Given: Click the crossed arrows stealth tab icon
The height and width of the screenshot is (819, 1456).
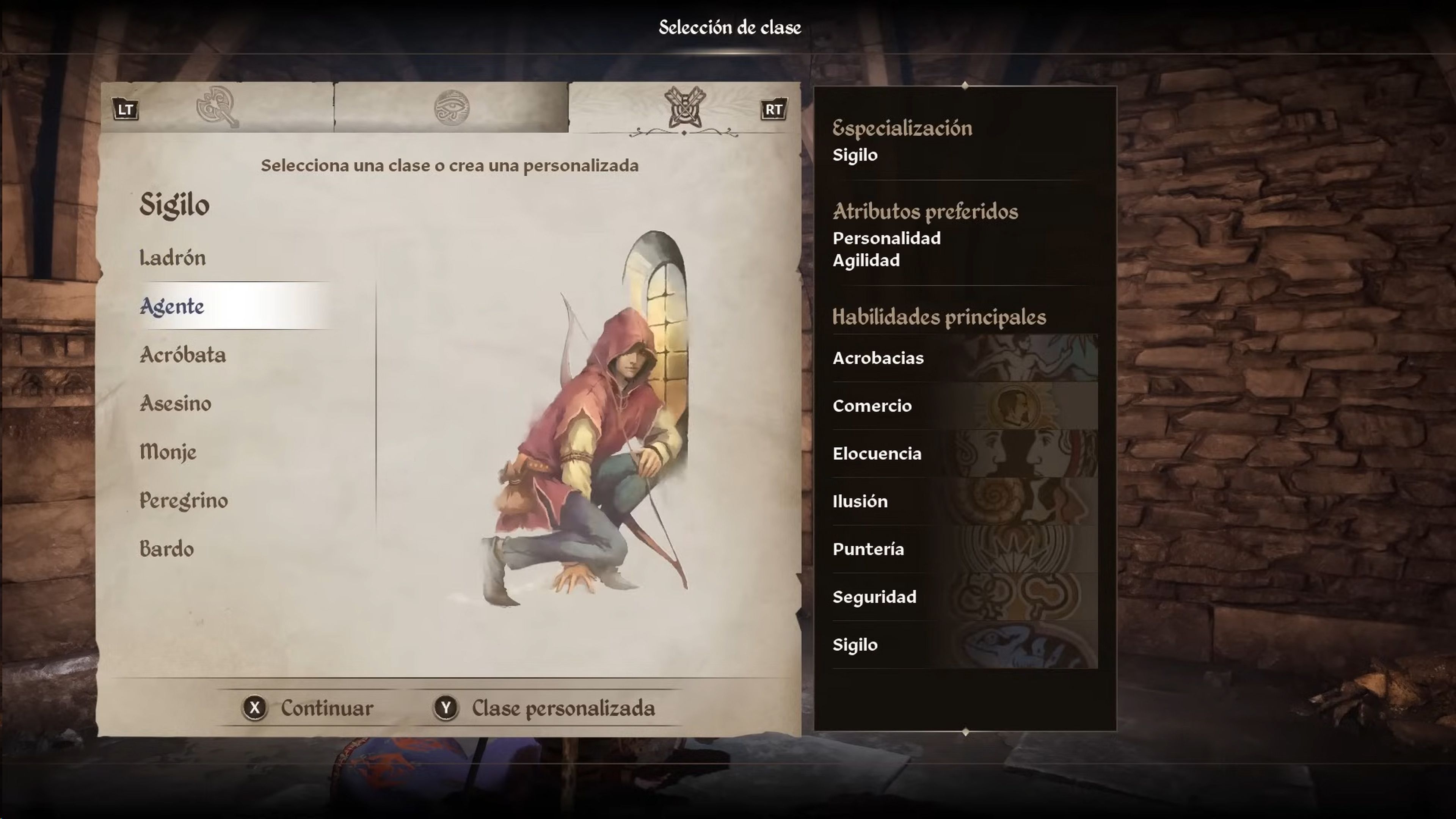Looking at the screenshot, I should (686, 107).
